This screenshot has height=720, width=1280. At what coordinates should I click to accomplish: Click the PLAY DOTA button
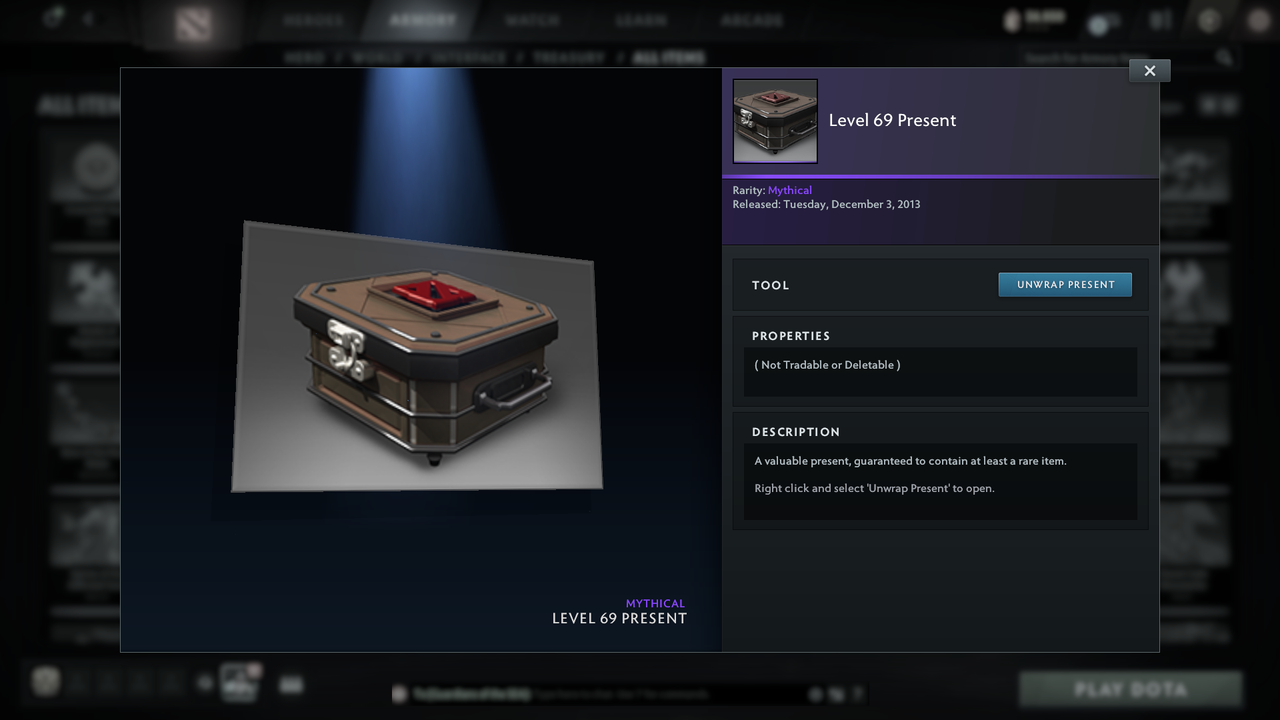coord(1130,689)
